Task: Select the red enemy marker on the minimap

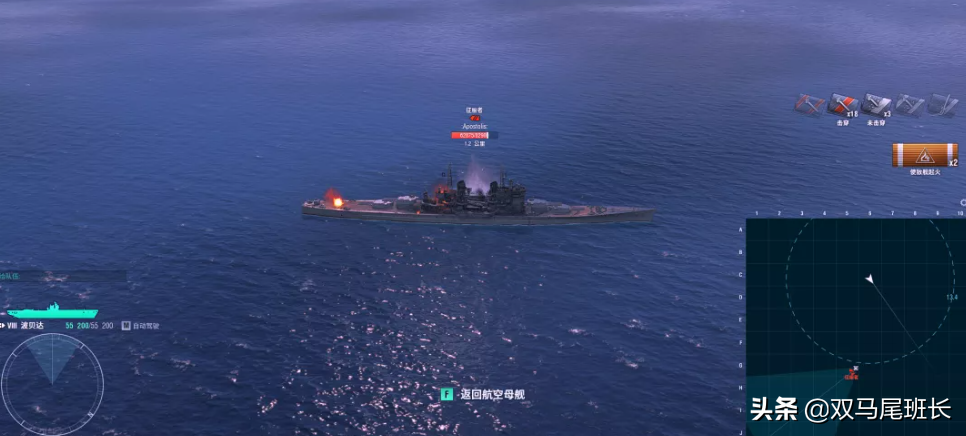Action: [x=852, y=374]
